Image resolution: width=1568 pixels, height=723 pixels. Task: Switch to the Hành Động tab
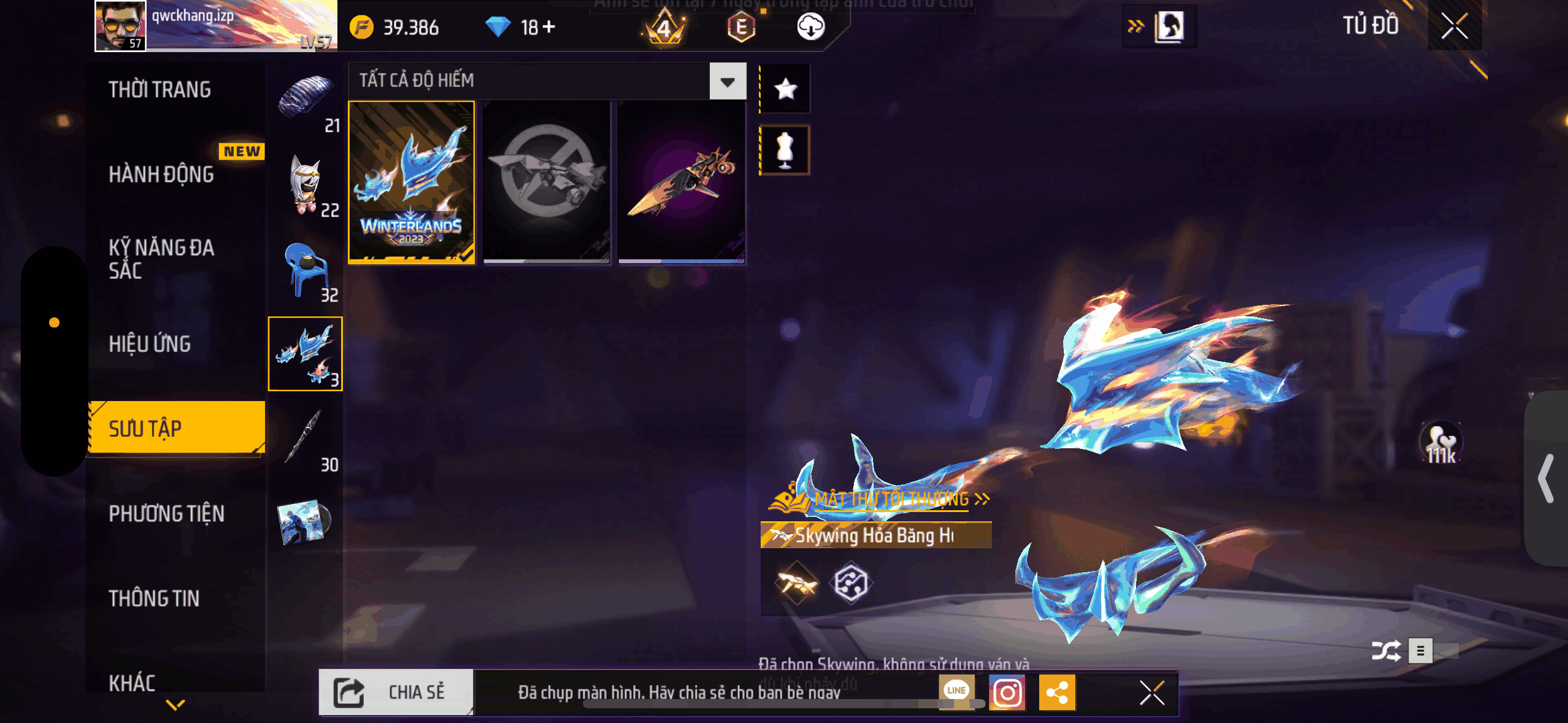161,174
